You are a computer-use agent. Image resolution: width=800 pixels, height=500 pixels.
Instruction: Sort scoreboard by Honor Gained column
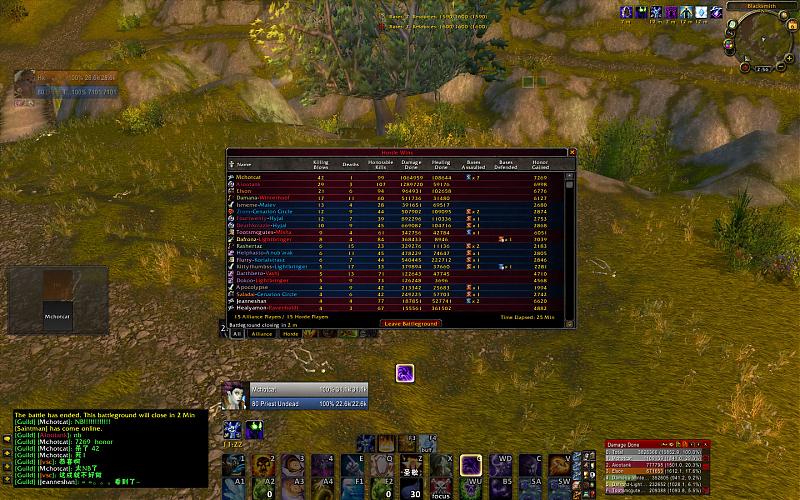click(541, 164)
